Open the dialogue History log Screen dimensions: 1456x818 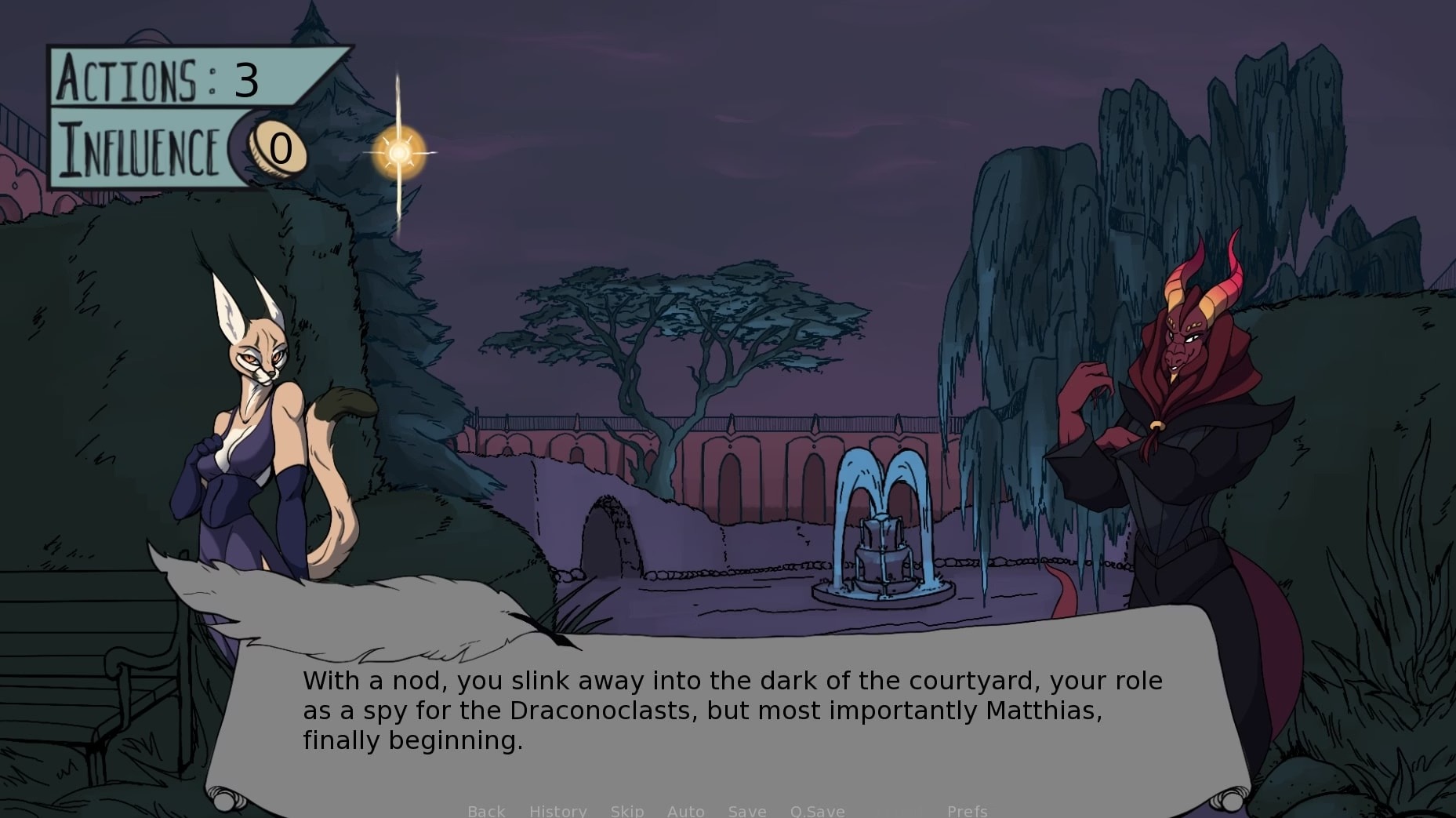click(x=557, y=811)
